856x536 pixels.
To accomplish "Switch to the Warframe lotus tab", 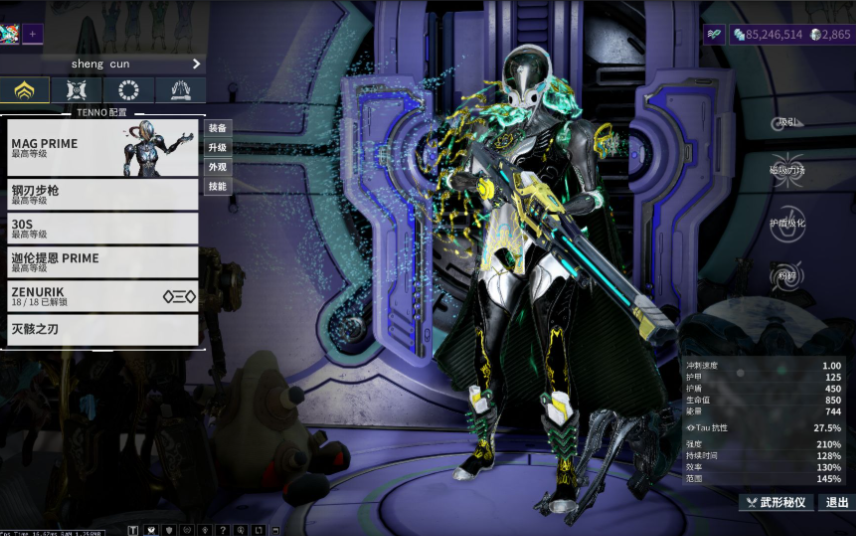I will 25,91.
